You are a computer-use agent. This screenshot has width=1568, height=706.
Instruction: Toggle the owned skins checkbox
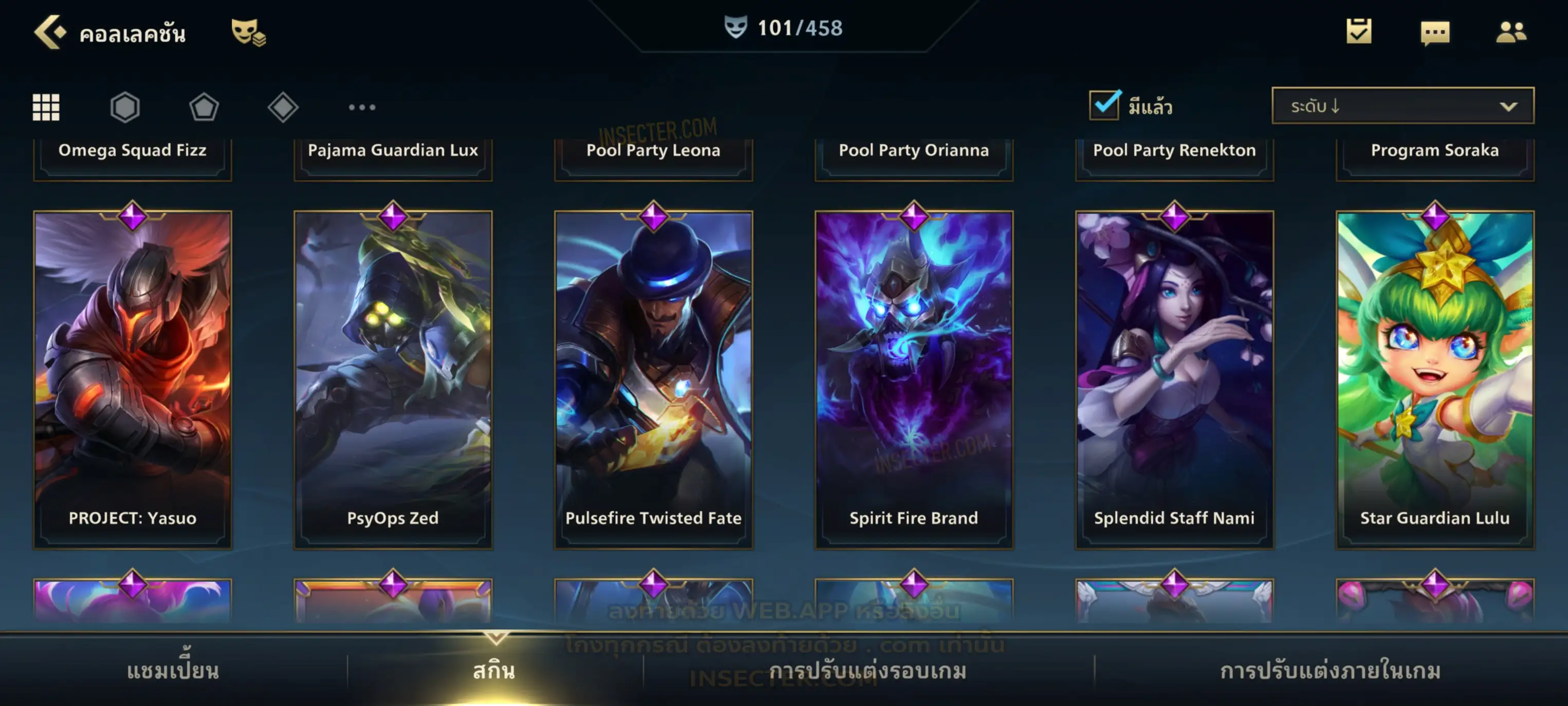coord(1104,105)
